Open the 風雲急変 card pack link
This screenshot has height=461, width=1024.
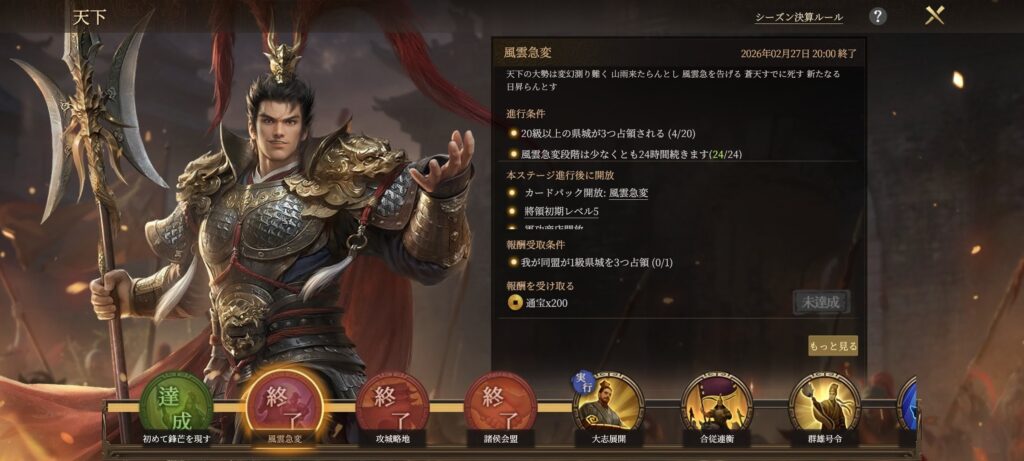[628, 193]
